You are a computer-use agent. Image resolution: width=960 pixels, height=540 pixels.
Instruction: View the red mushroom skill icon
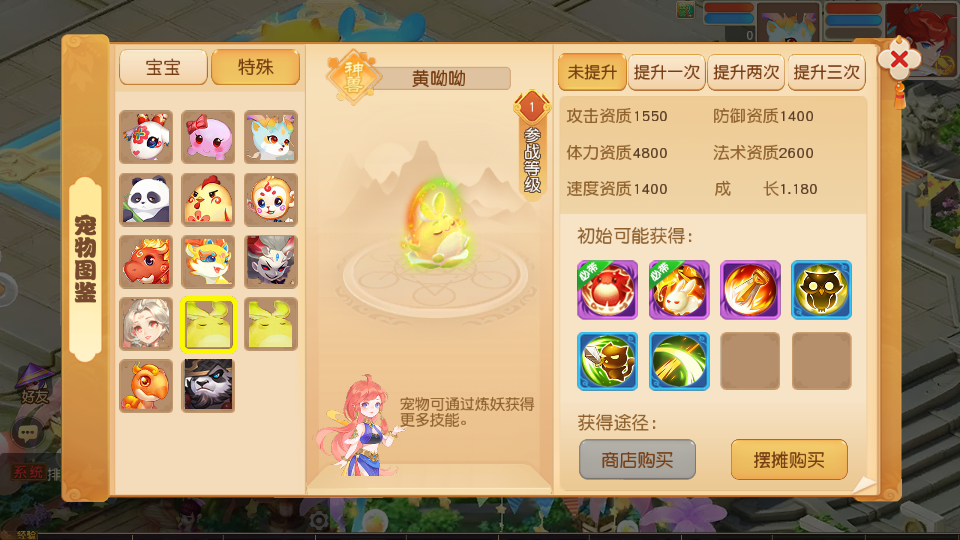coord(607,290)
